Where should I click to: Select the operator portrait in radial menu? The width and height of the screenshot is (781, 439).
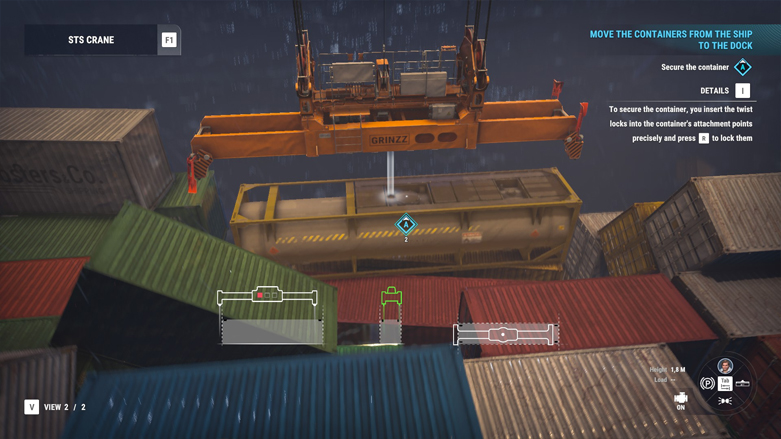pyautogui.click(x=725, y=366)
